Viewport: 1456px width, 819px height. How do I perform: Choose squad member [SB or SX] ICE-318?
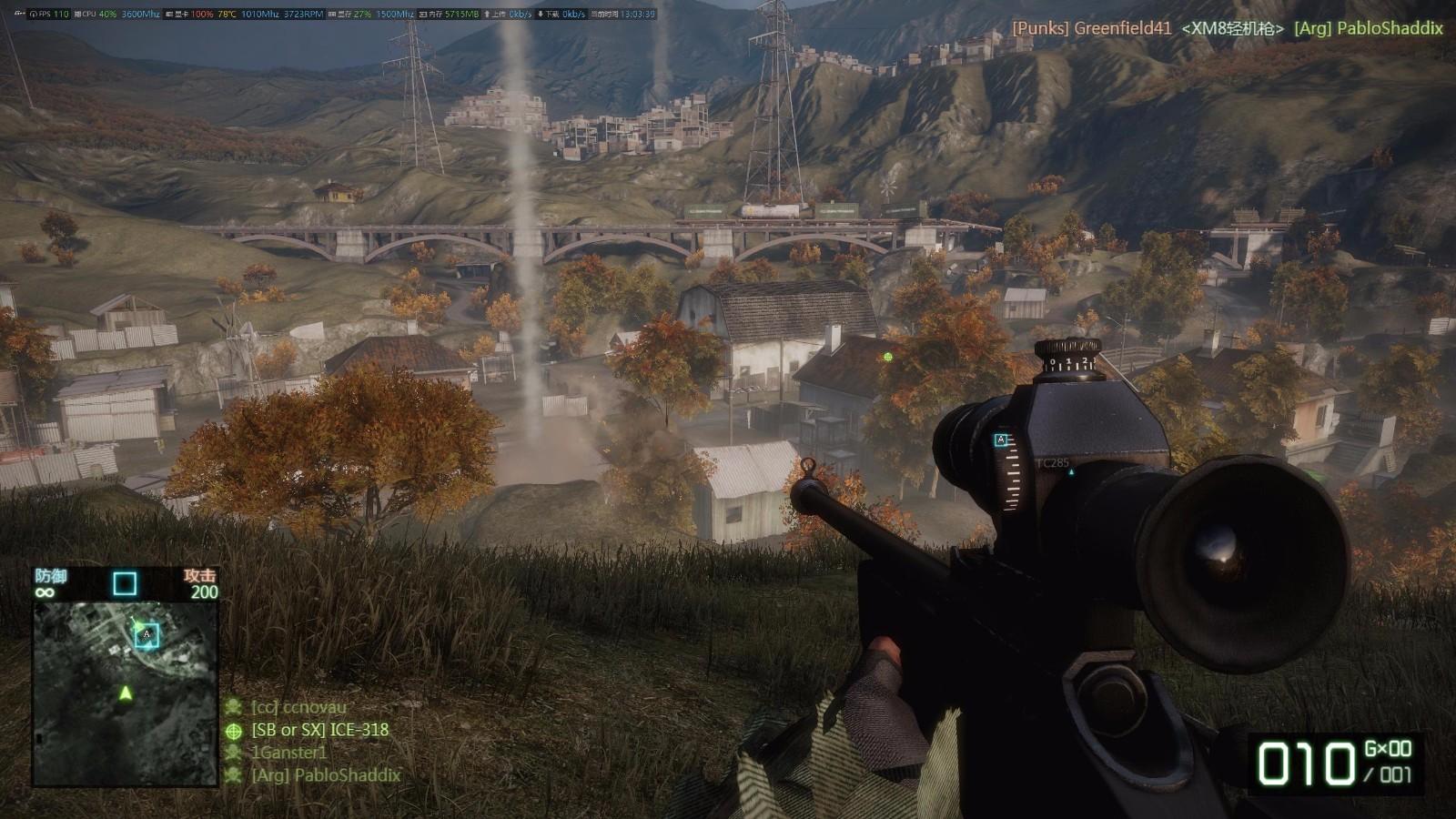tap(319, 730)
